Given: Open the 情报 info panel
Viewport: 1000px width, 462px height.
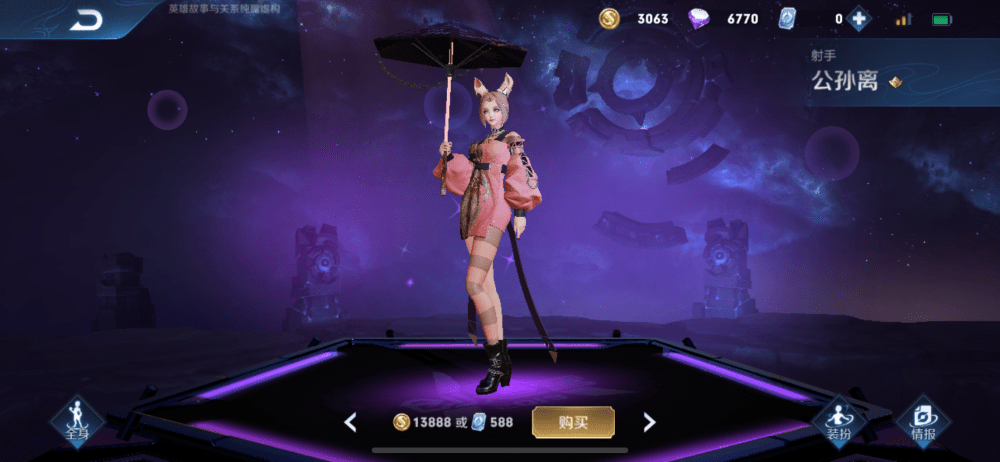Looking at the screenshot, I should tap(923, 422).
